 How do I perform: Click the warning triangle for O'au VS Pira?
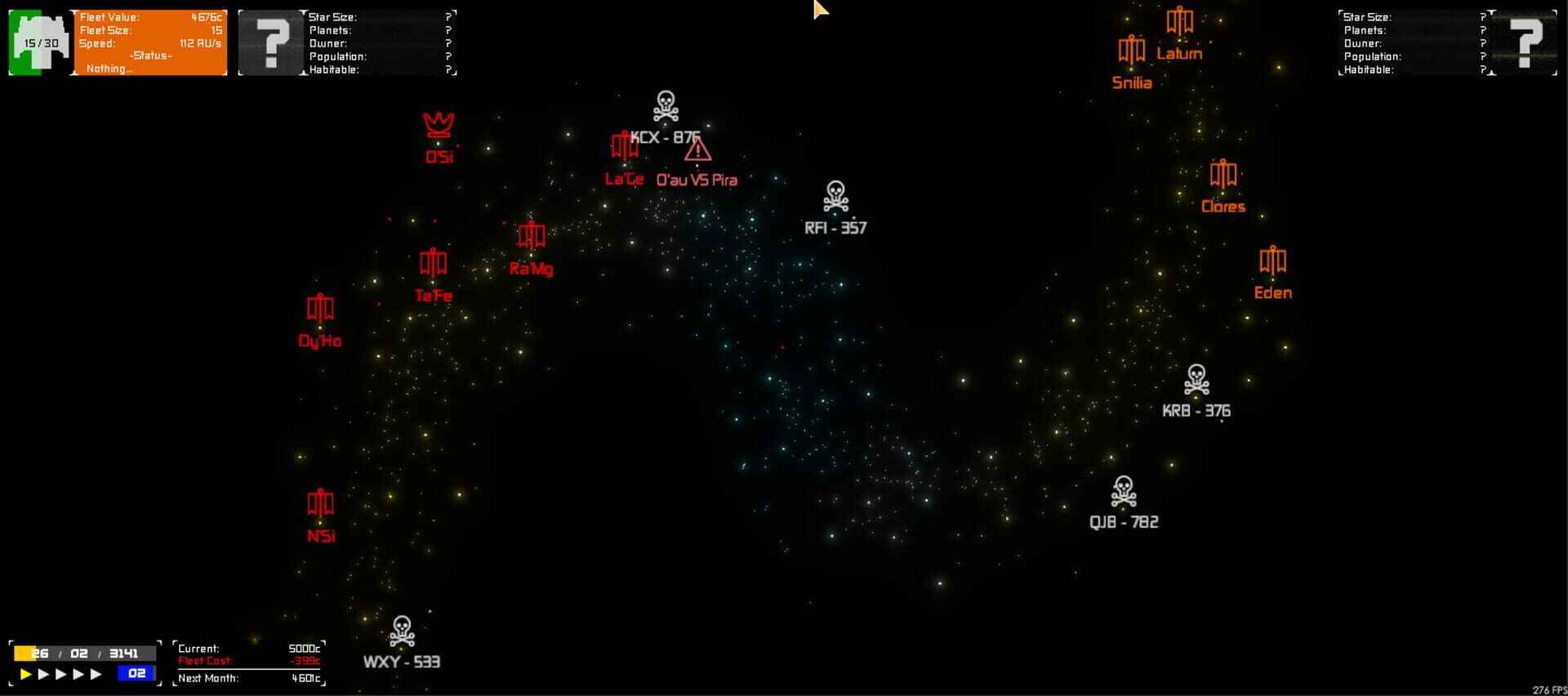pyautogui.click(x=698, y=151)
